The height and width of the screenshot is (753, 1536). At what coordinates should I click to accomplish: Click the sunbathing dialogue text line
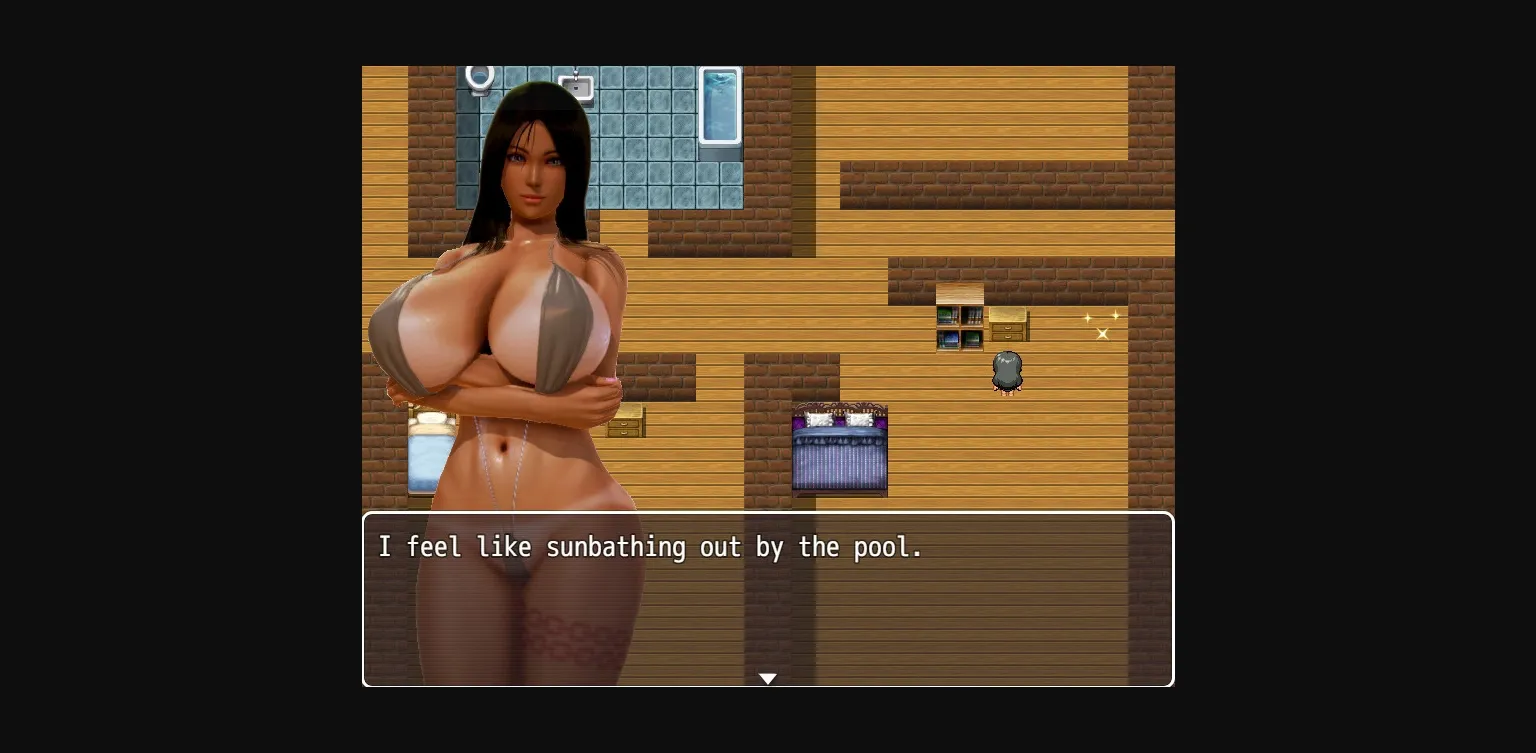click(x=650, y=547)
